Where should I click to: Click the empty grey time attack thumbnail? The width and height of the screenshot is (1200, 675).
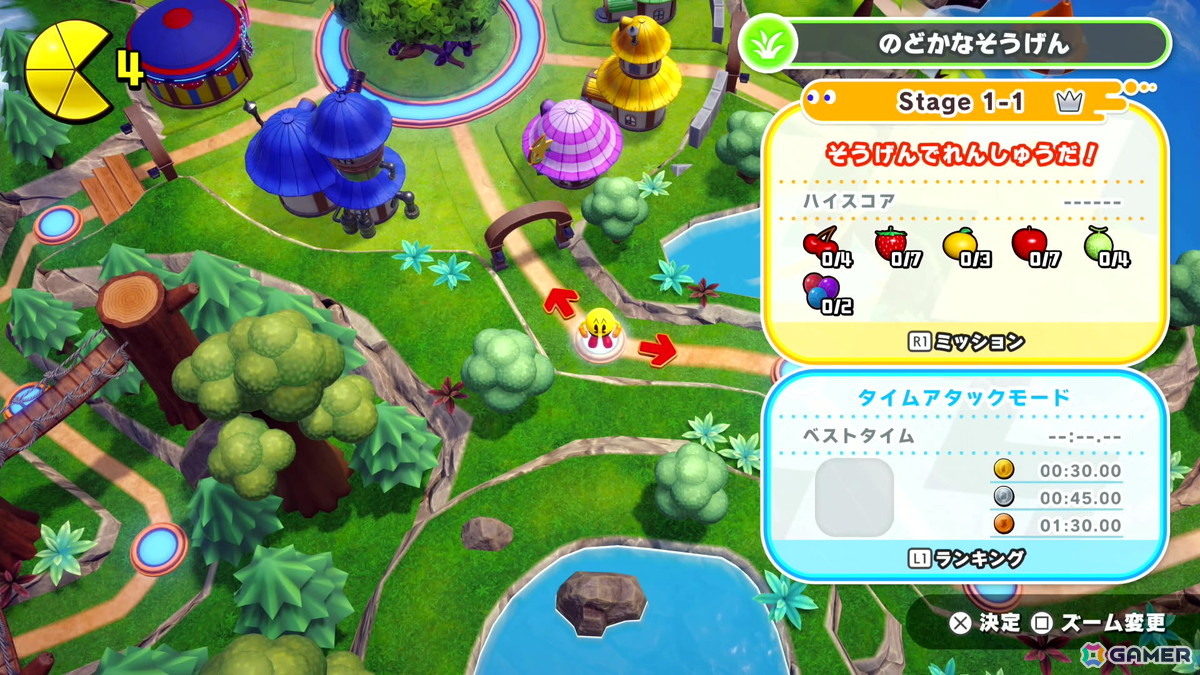click(x=853, y=498)
